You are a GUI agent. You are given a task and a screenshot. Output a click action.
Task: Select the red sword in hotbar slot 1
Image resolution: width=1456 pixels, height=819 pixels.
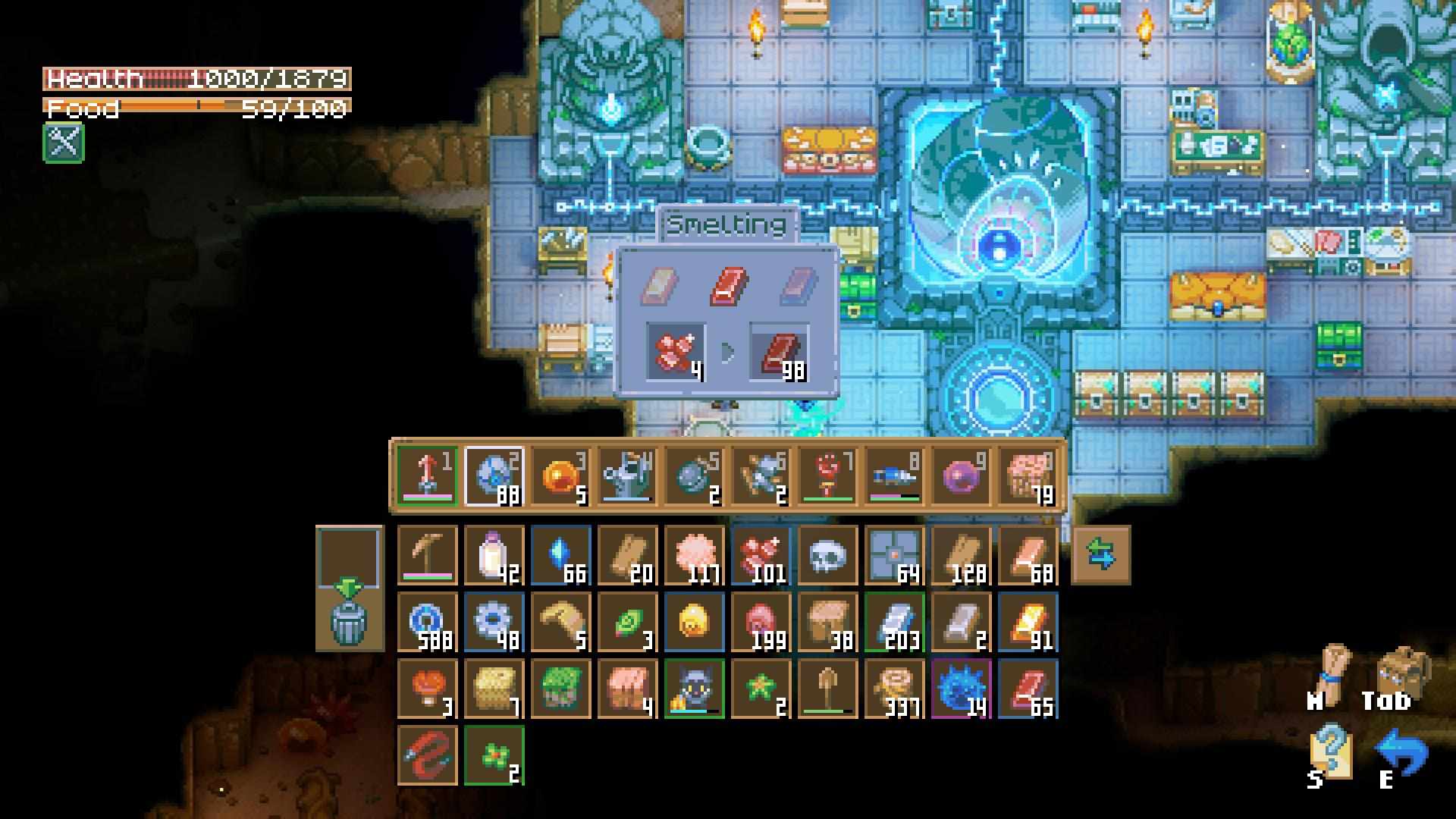tap(428, 476)
